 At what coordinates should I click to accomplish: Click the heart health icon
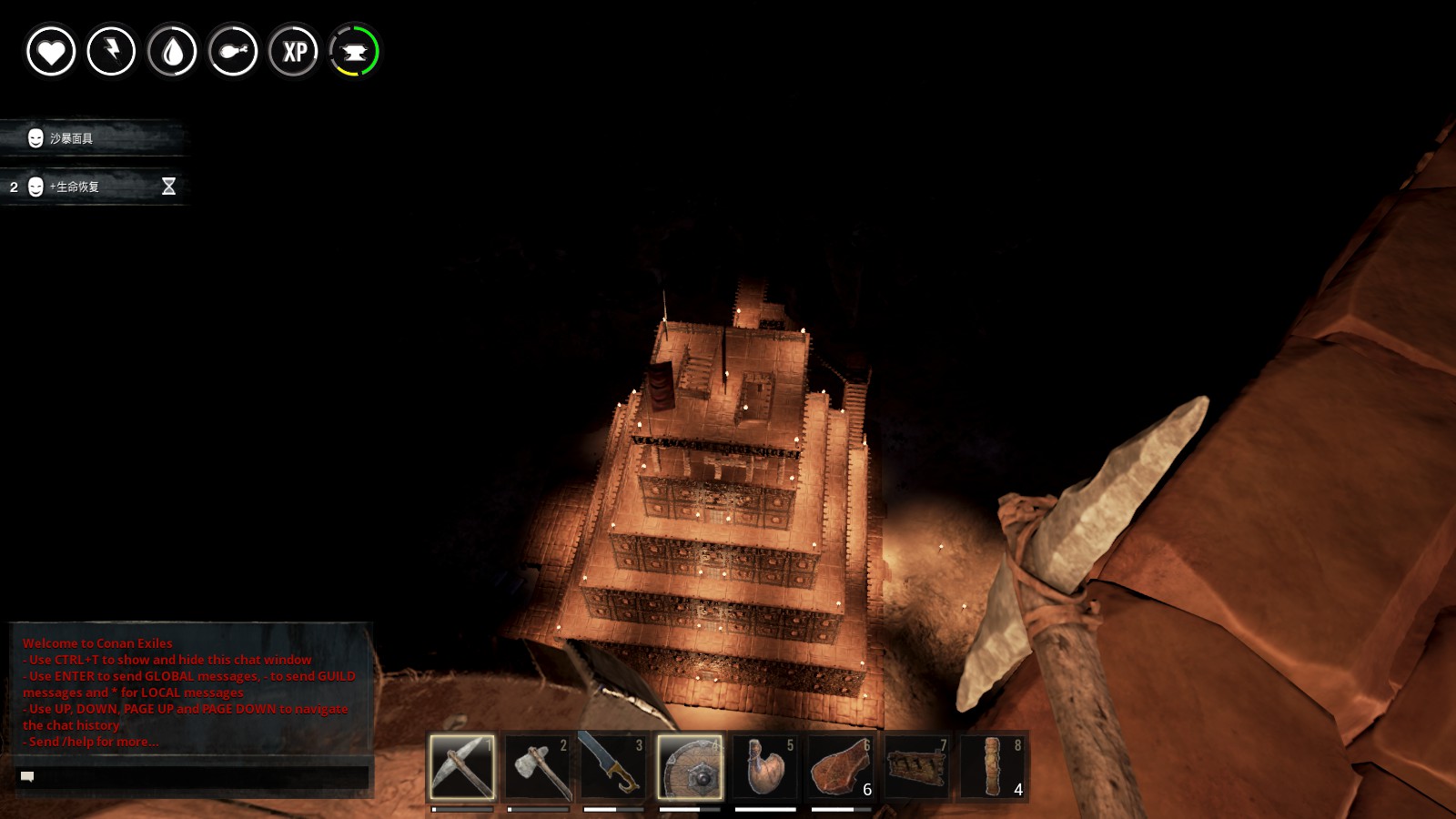[x=51, y=51]
